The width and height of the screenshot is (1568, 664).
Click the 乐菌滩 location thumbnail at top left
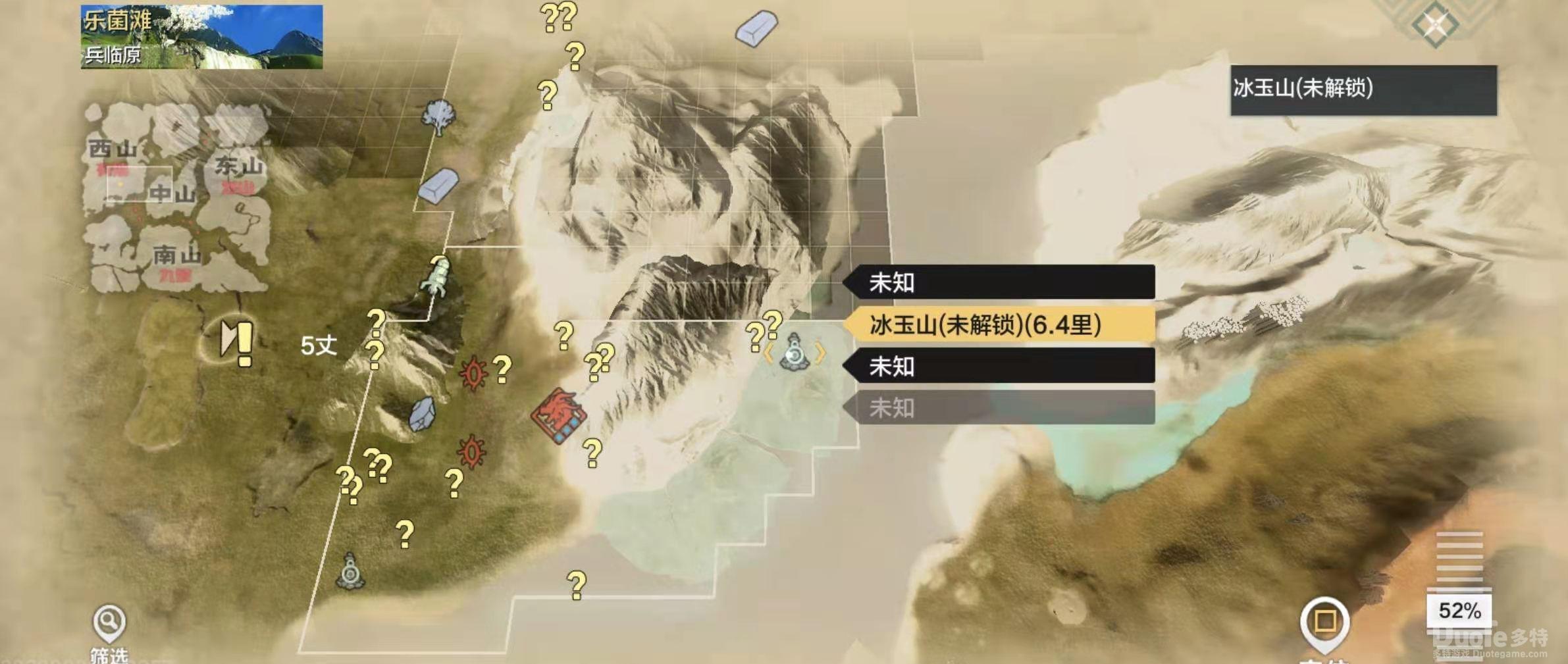point(197,36)
